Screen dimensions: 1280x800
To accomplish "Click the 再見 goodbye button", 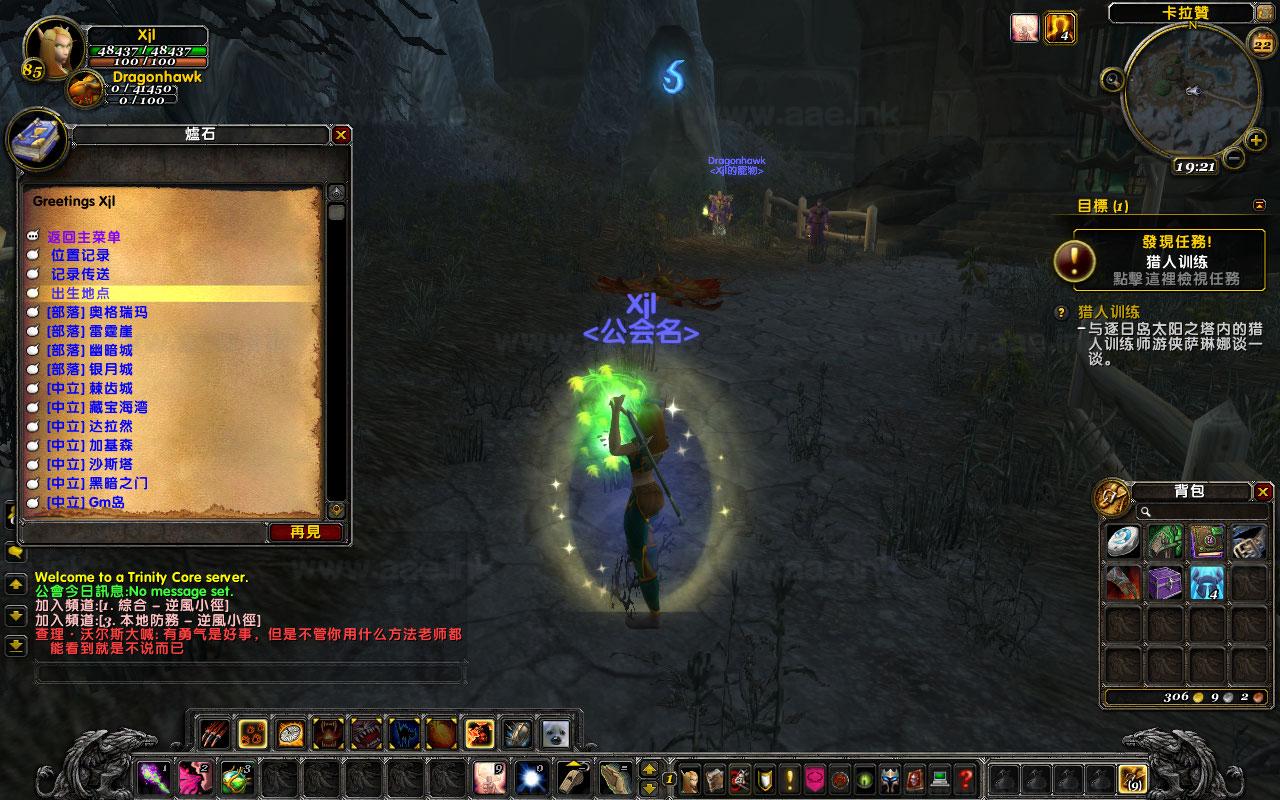I will point(306,532).
